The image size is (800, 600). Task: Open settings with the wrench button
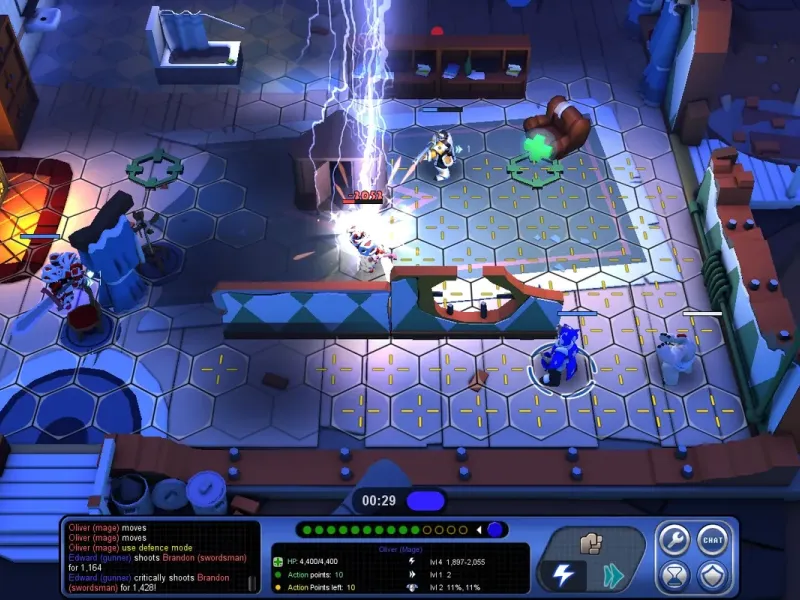pyautogui.click(x=674, y=541)
